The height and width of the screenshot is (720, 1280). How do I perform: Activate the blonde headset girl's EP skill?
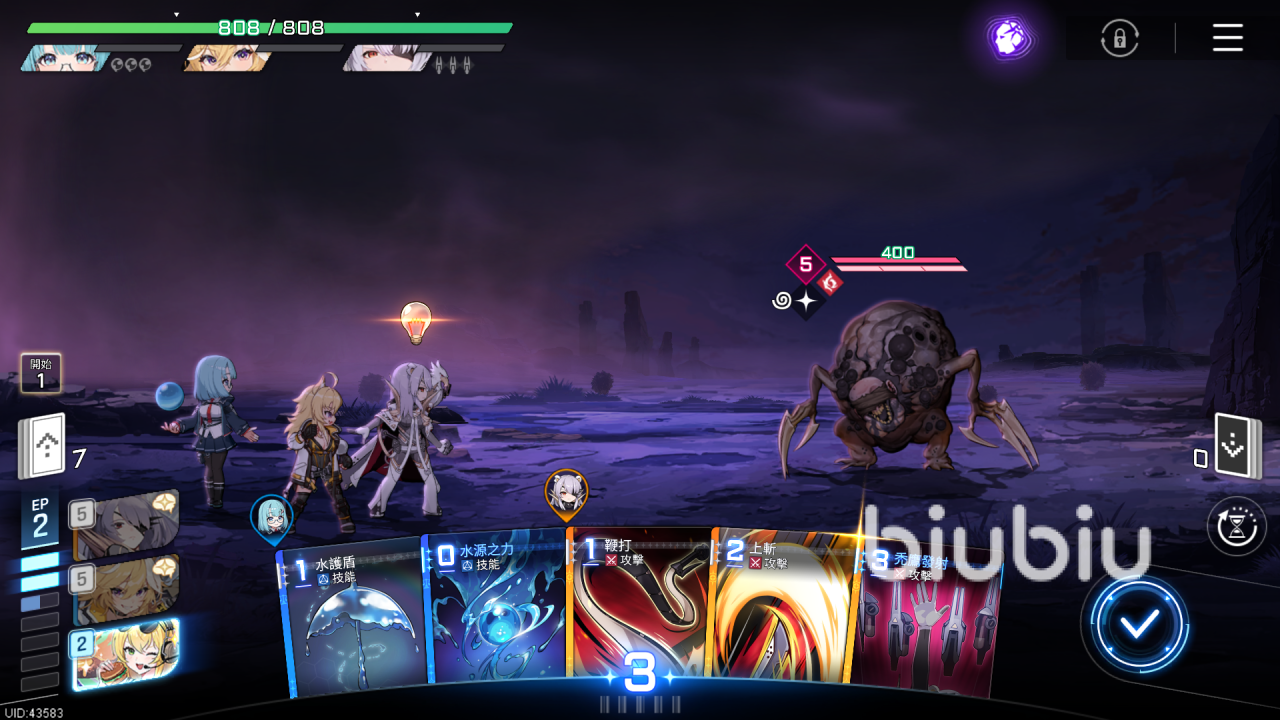click(126, 653)
